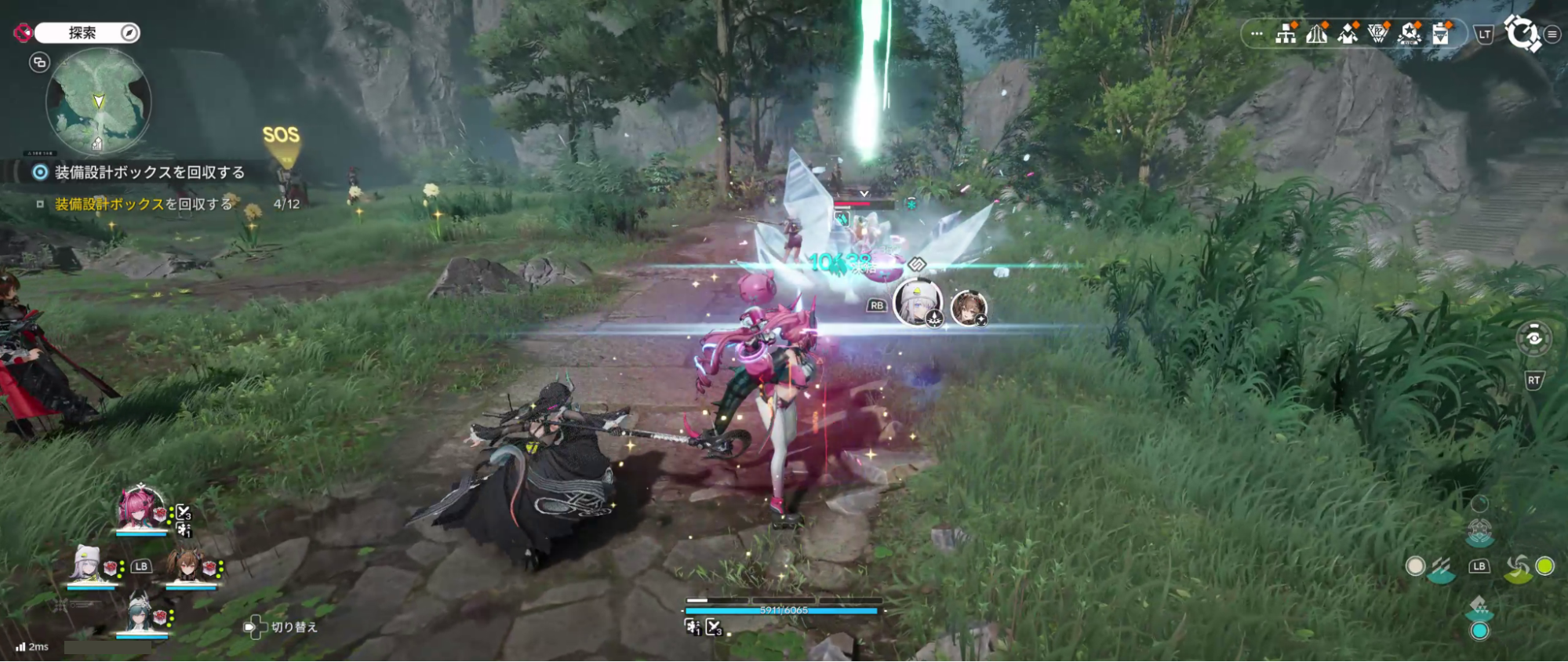Open the inverted triangle emblem icon
The width and height of the screenshot is (1568, 662).
click(1378, 35)
